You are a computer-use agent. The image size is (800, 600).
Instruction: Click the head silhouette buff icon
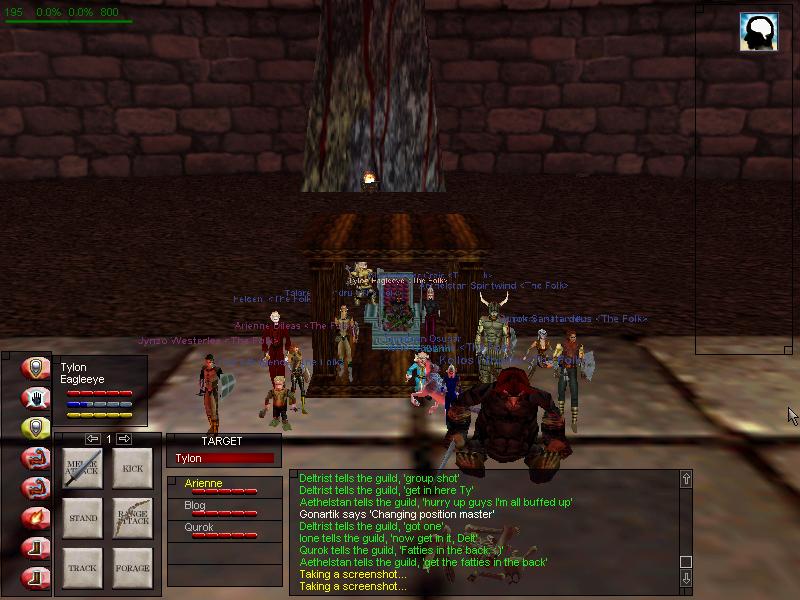(x=759, y=32)
